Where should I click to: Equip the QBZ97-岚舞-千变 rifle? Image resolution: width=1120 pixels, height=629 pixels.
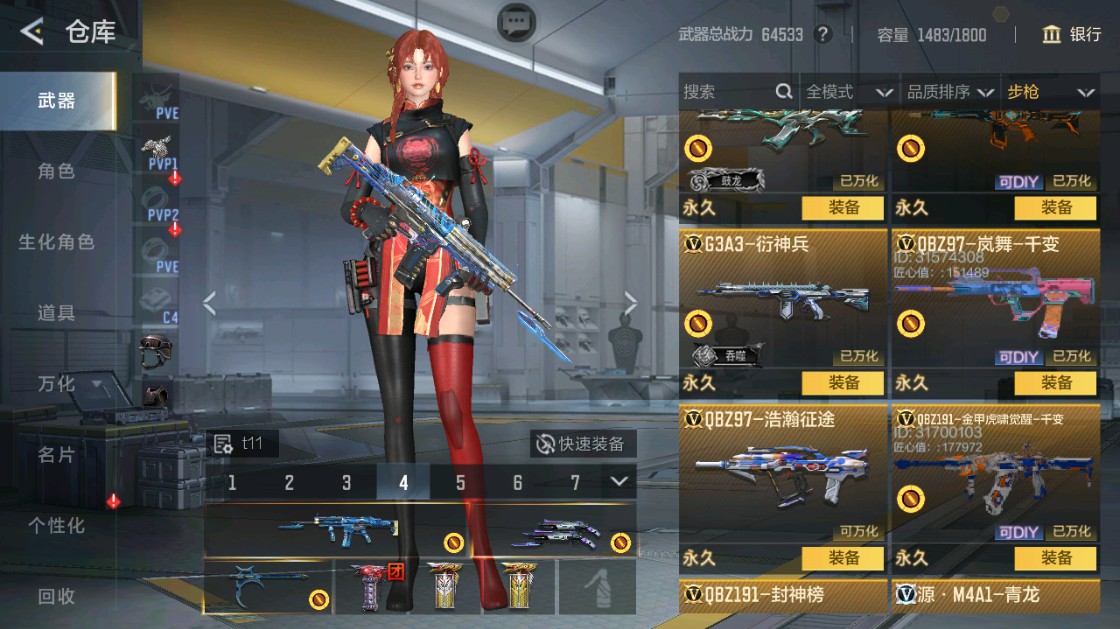click(1056, 383)
